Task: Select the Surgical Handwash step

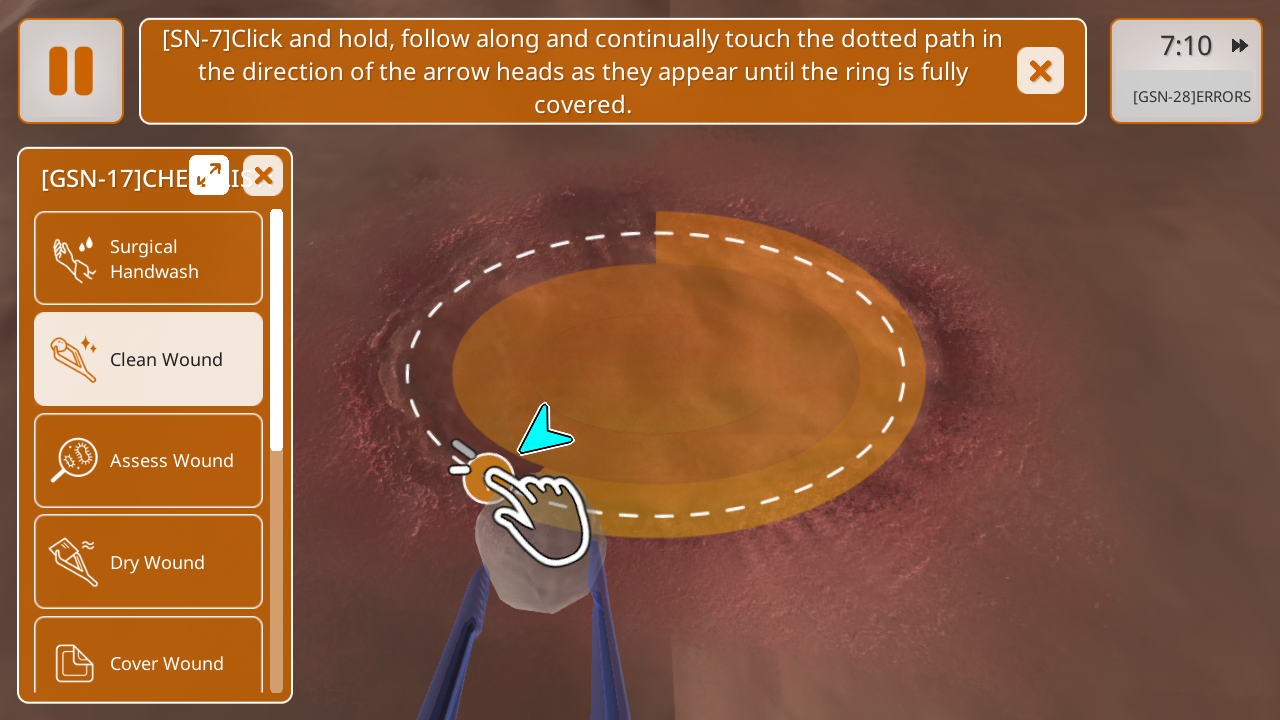Action: coord(149,258)
